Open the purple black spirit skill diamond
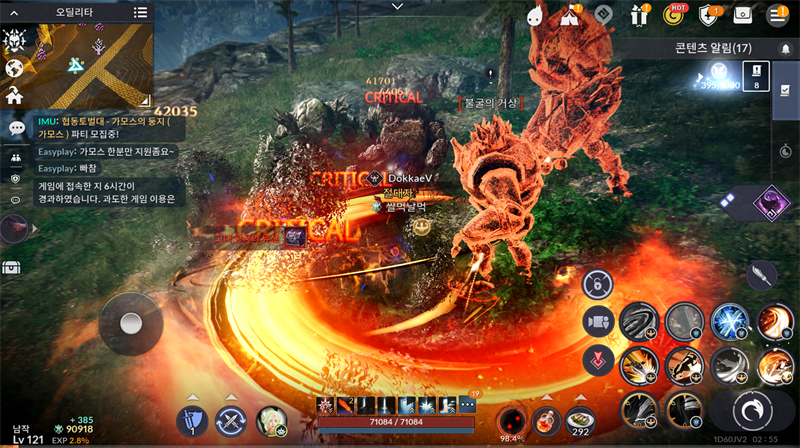 point(770,202)
